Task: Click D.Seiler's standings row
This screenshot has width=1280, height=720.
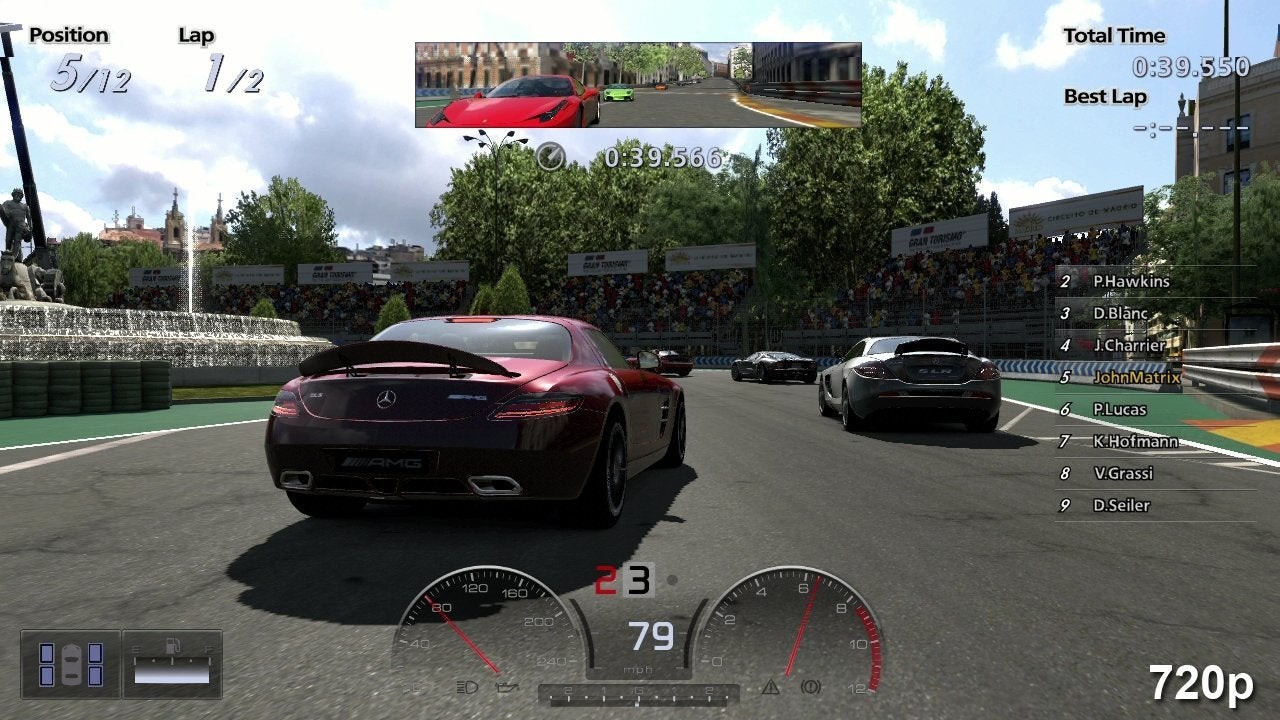Action: pos(1120,506)
